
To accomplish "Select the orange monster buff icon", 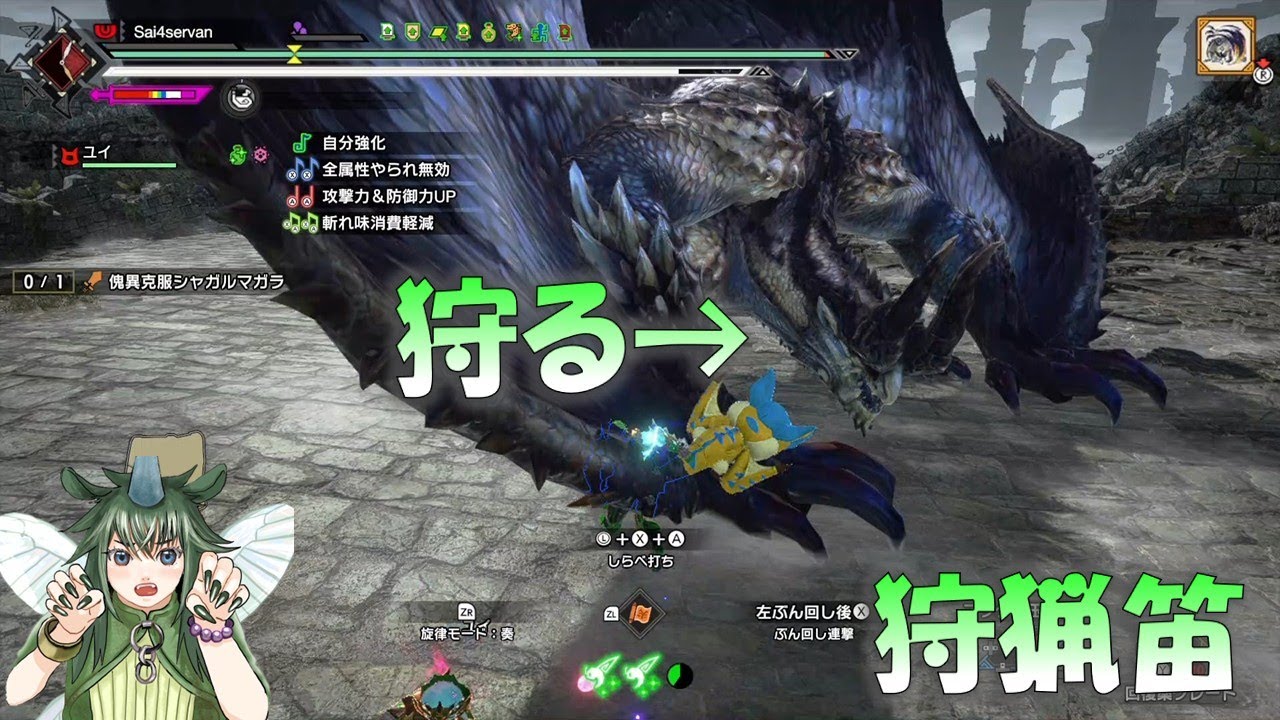I will click(514, 32).
